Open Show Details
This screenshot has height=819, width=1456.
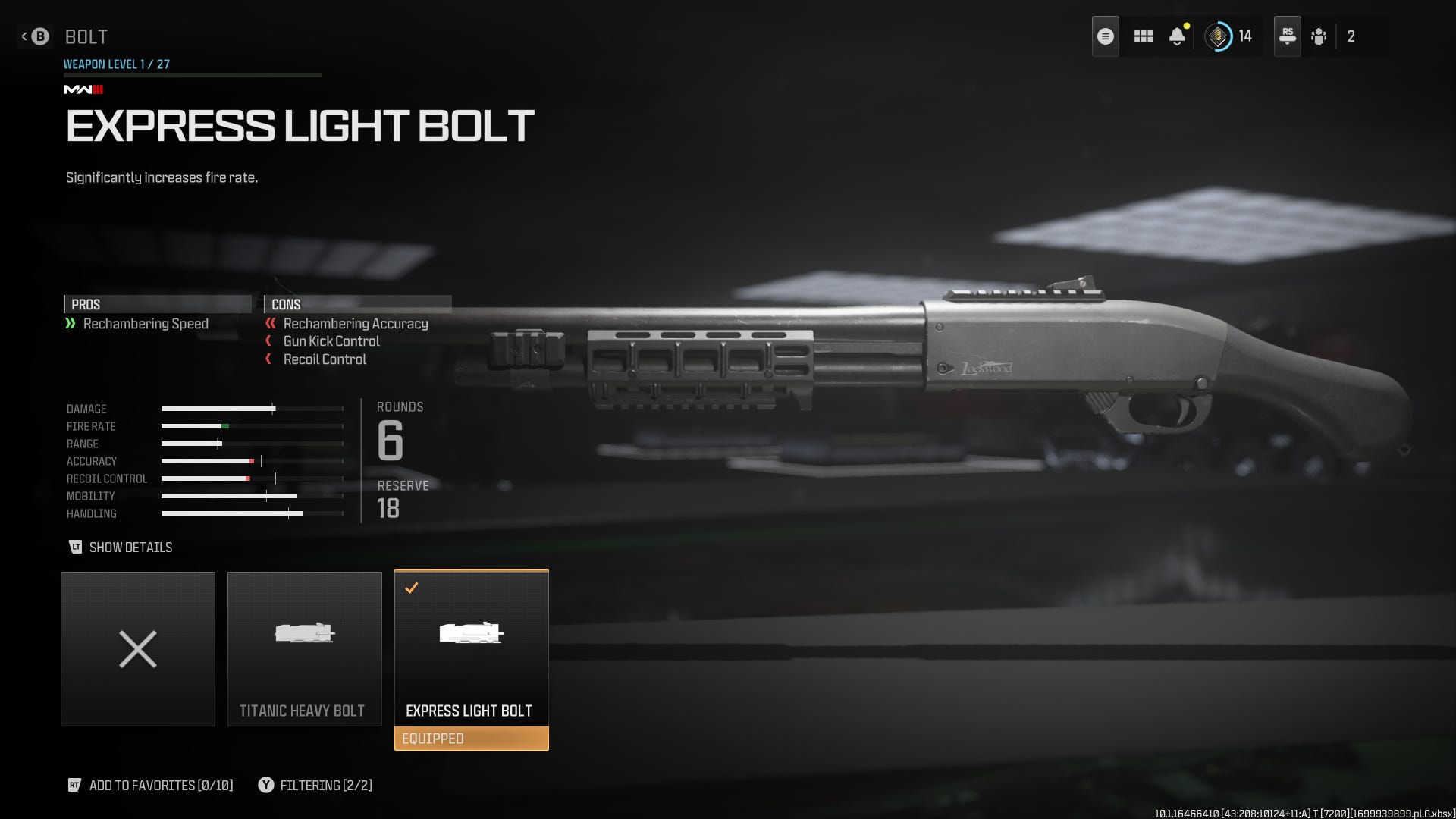point(132,547)
